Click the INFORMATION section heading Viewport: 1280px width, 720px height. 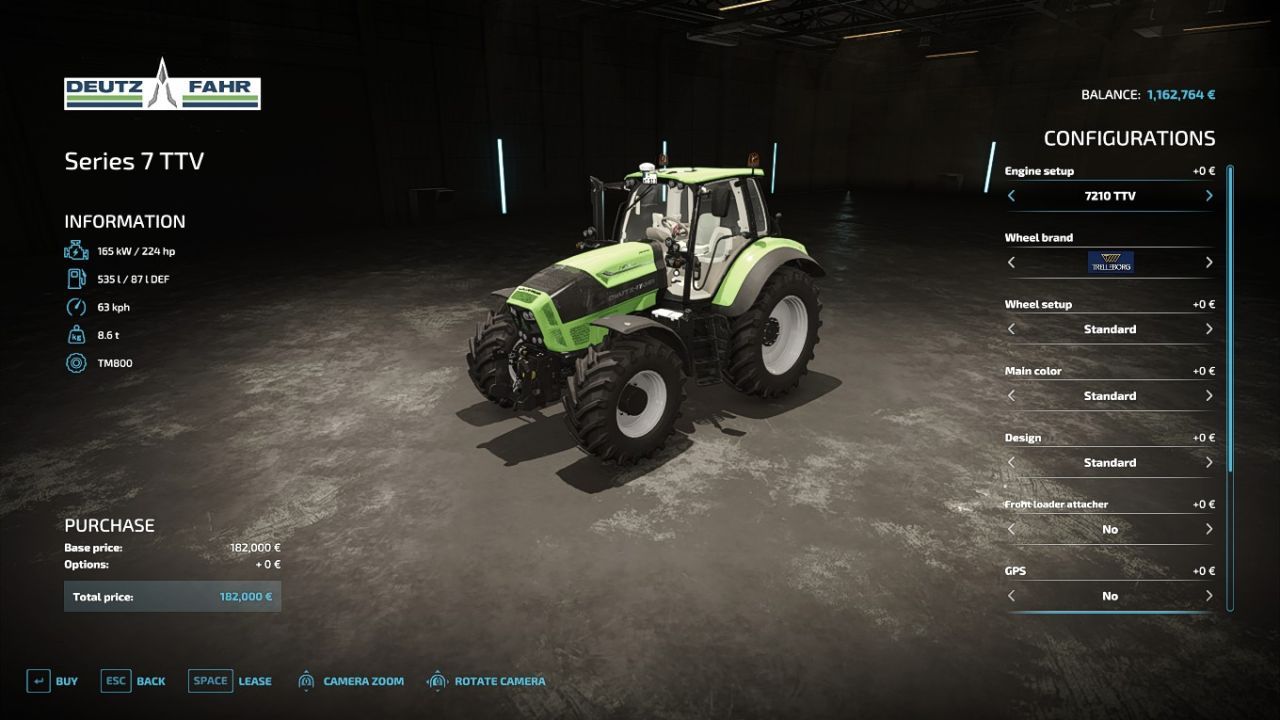coord(124,221)
